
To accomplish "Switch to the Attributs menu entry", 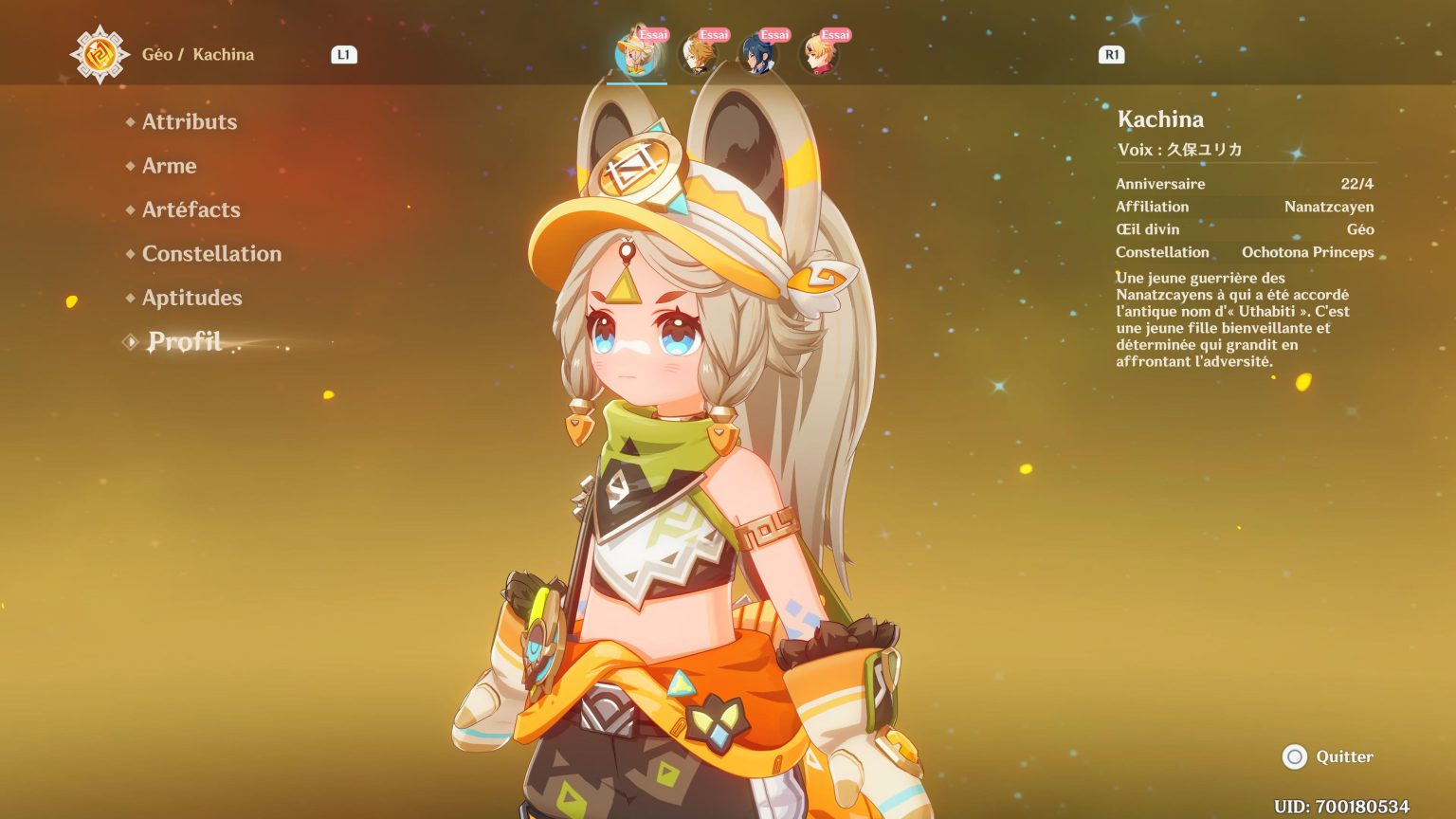I will tap(189, 121).
